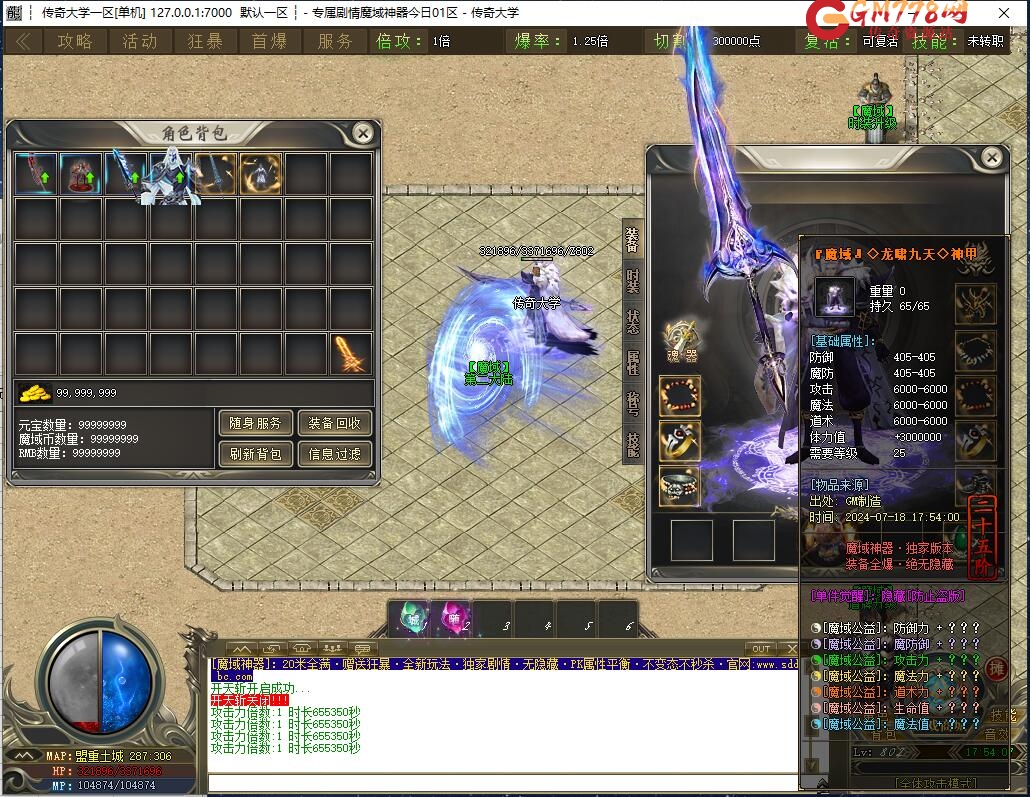The height and width of the screenshot is (797, 1030).
Task: Refresh the bag with 刷新背包
Action: pyautogui.click(x=255, y=454)
